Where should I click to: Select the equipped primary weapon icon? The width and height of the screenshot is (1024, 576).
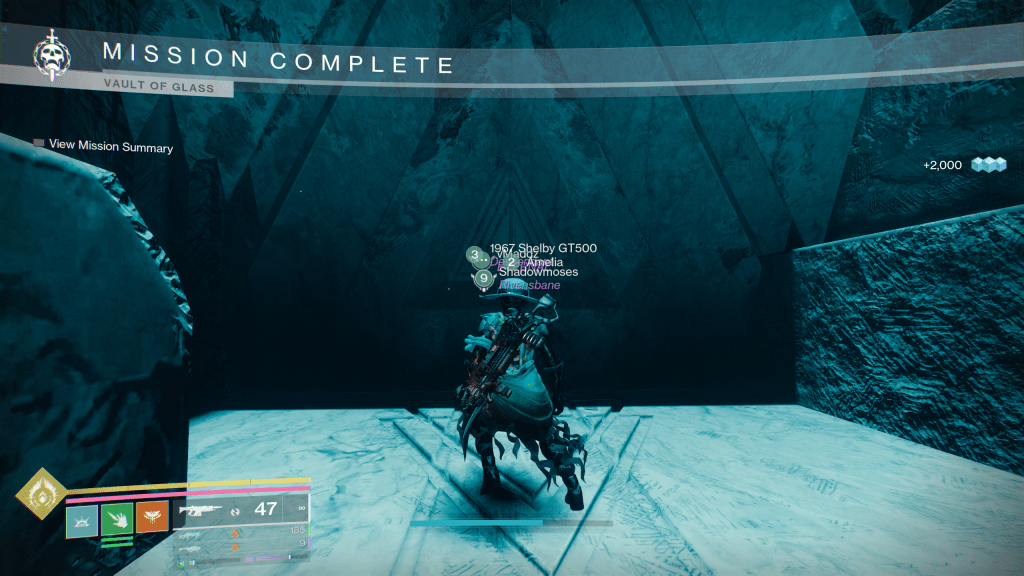tap(200, 510)
